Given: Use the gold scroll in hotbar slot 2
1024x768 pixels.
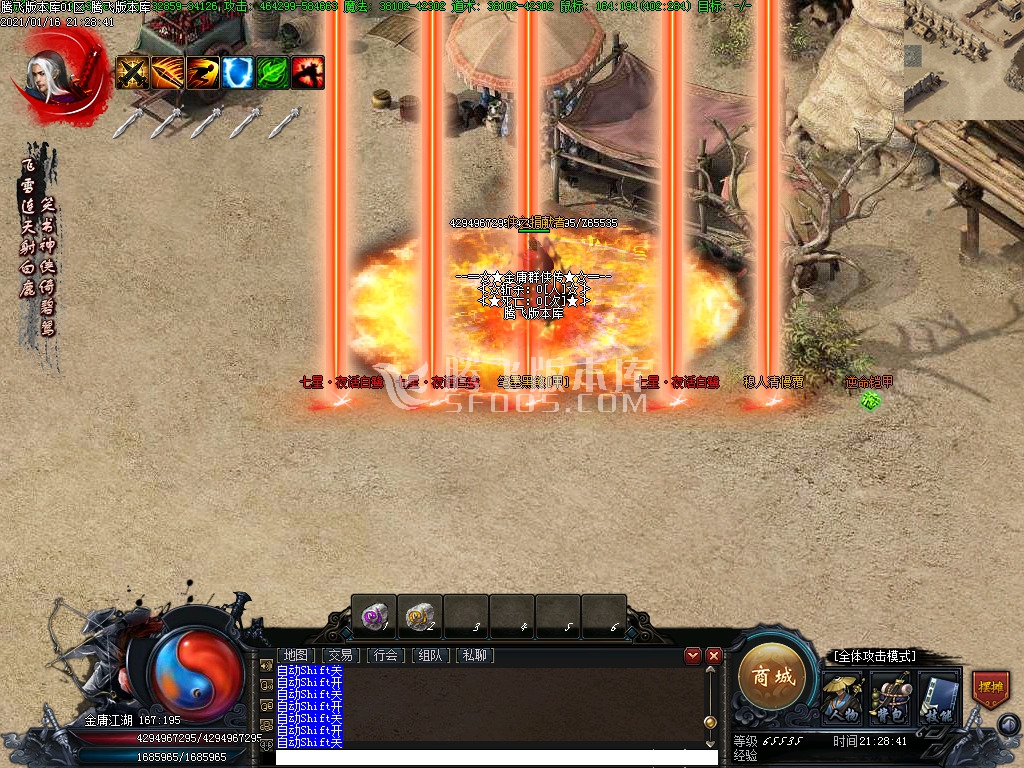Looking at the screenshot, I should [x=420, y=615].
